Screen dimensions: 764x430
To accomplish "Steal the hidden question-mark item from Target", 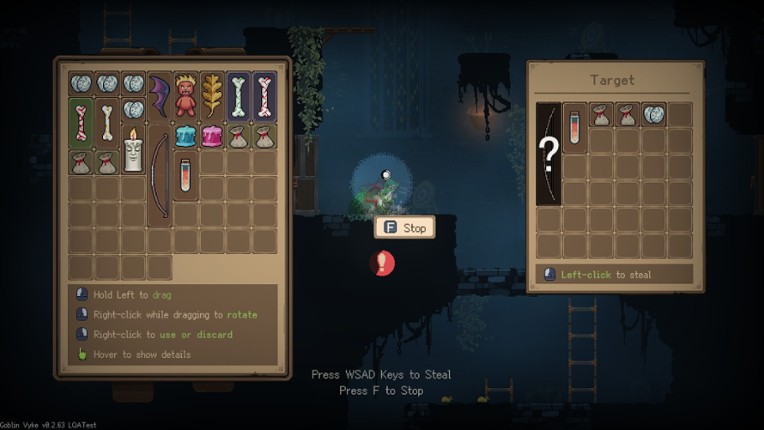I will coord(548,154).
